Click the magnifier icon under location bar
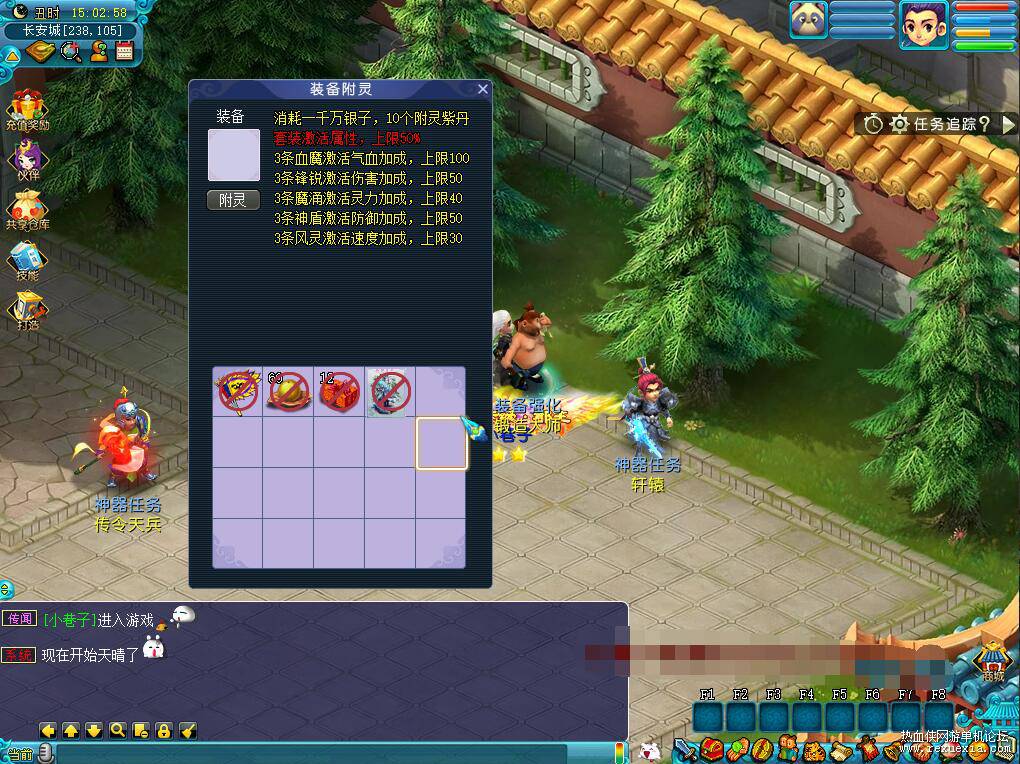The image size is (1020, 764). point(70,51)
